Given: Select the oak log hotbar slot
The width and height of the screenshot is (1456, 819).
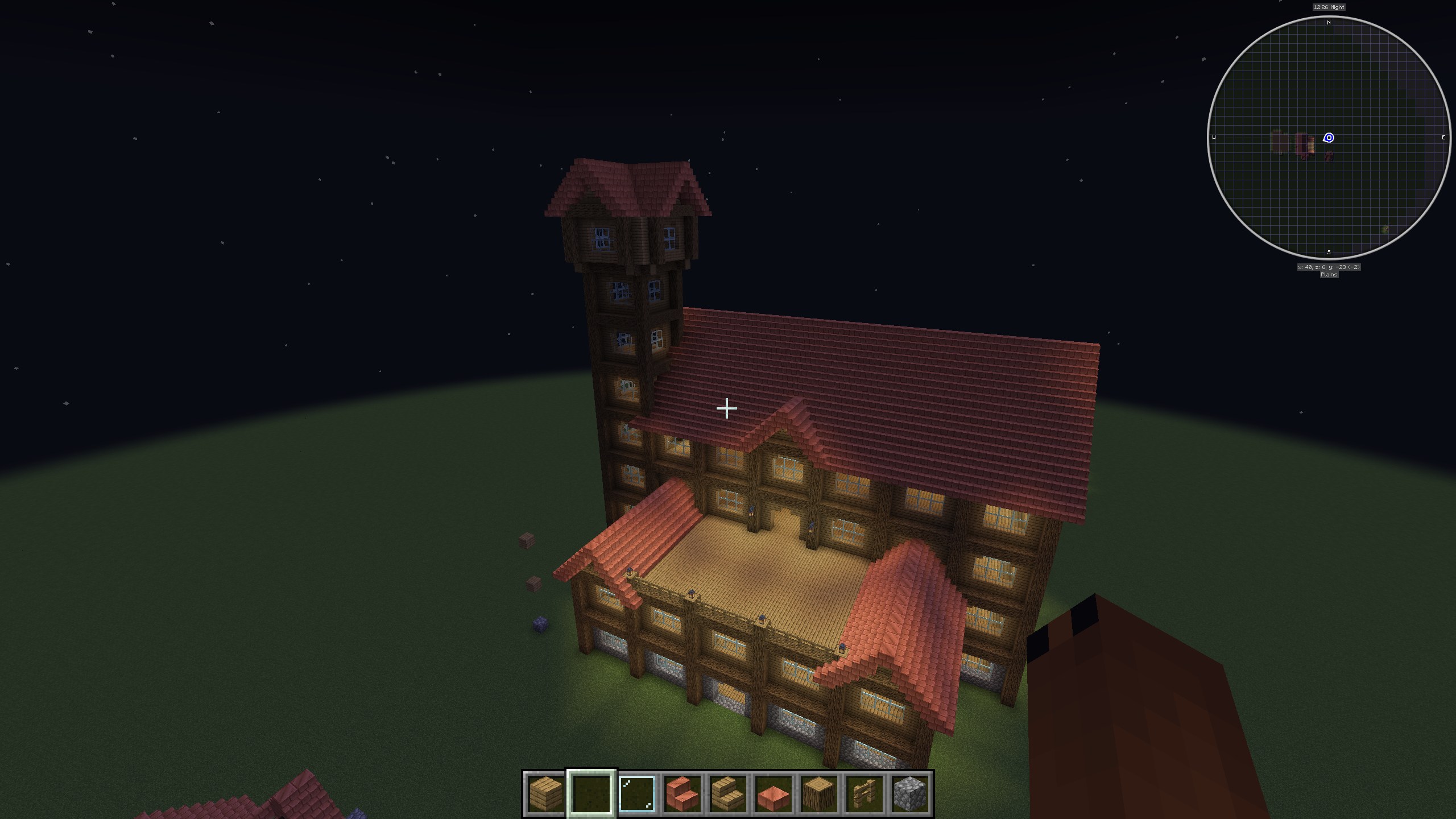Looking at the screenshot, I should click(819, 793).
